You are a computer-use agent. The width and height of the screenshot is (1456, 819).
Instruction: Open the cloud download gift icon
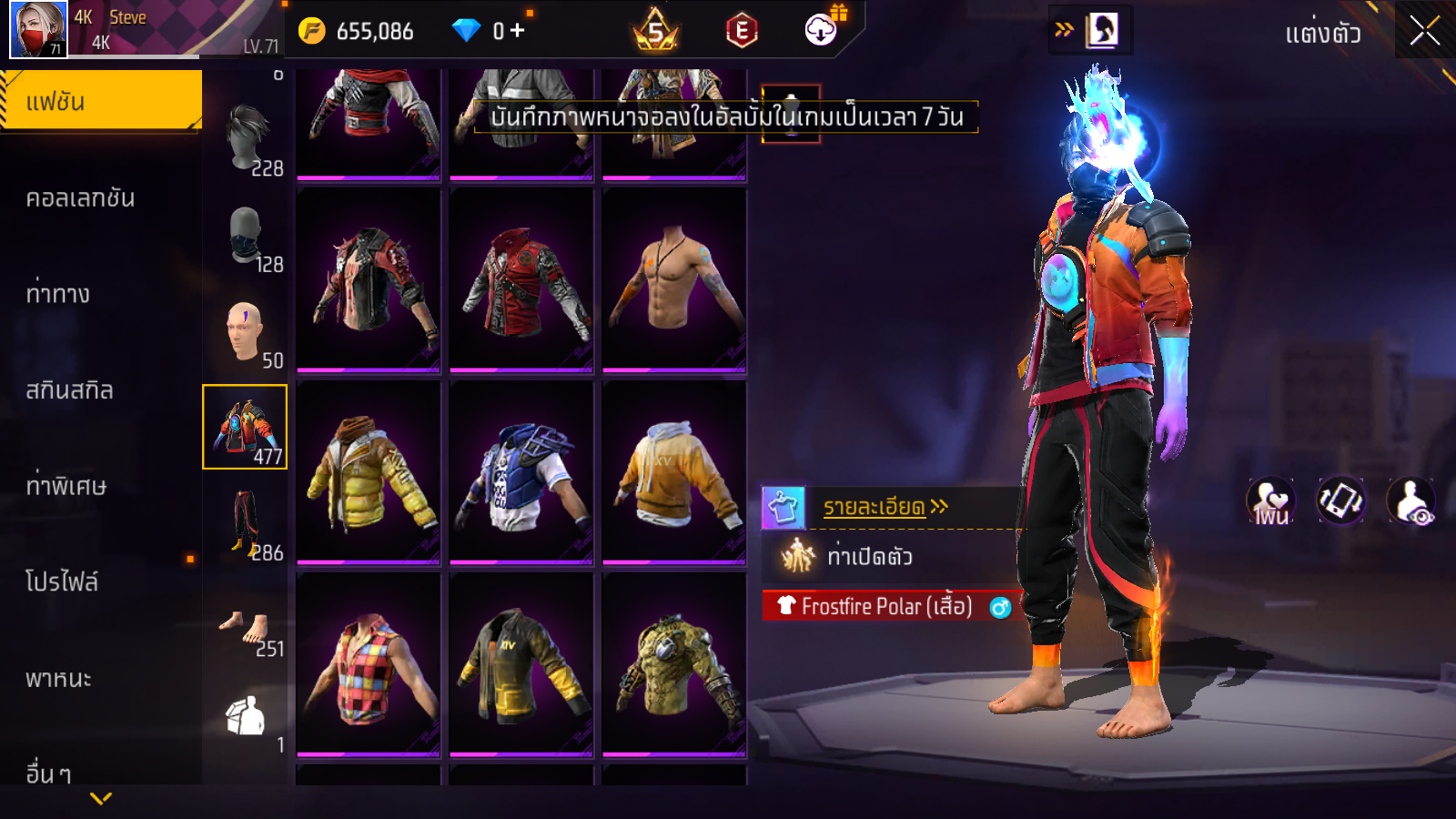click(822, 30)
